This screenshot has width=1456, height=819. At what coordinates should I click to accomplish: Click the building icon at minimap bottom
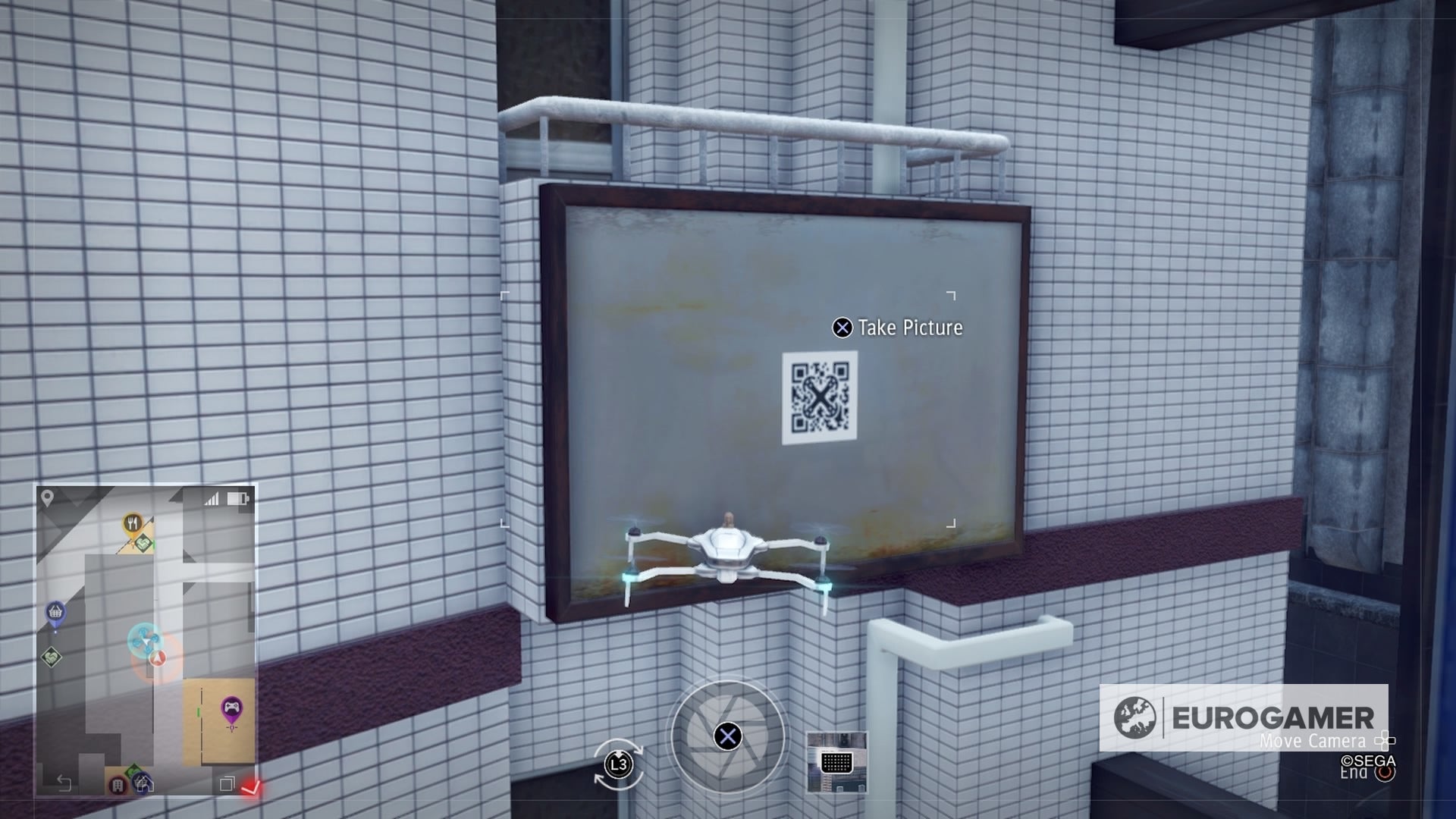[x=117, y=785]
